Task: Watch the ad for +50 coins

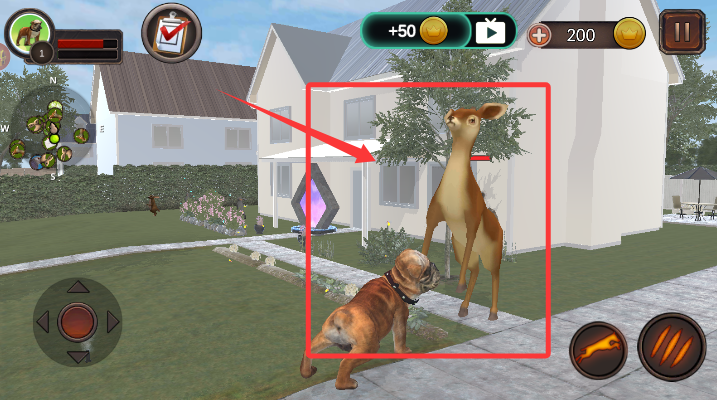Action: click(x=490, y=30)
